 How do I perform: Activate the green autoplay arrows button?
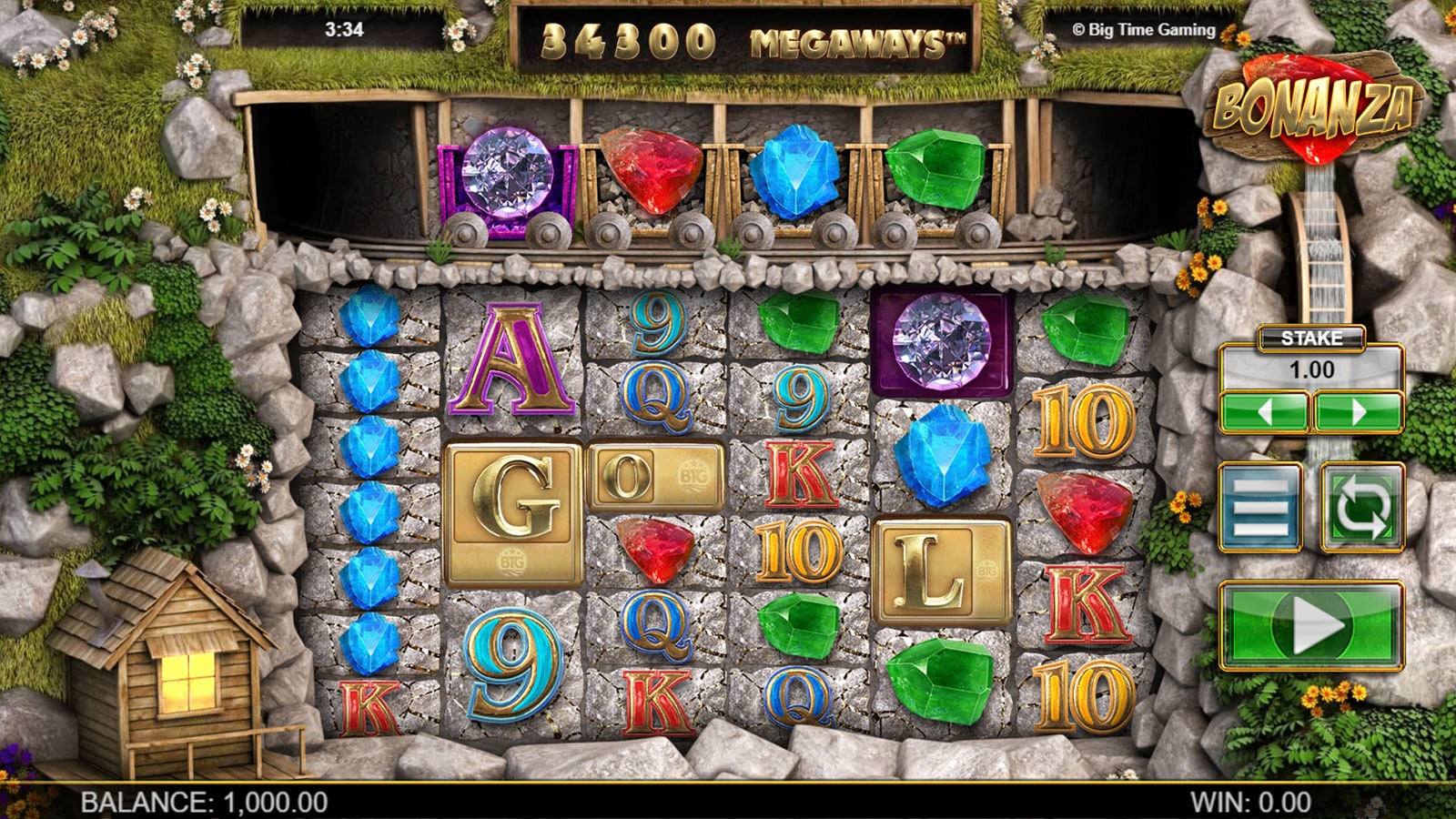click(1361, 507)
